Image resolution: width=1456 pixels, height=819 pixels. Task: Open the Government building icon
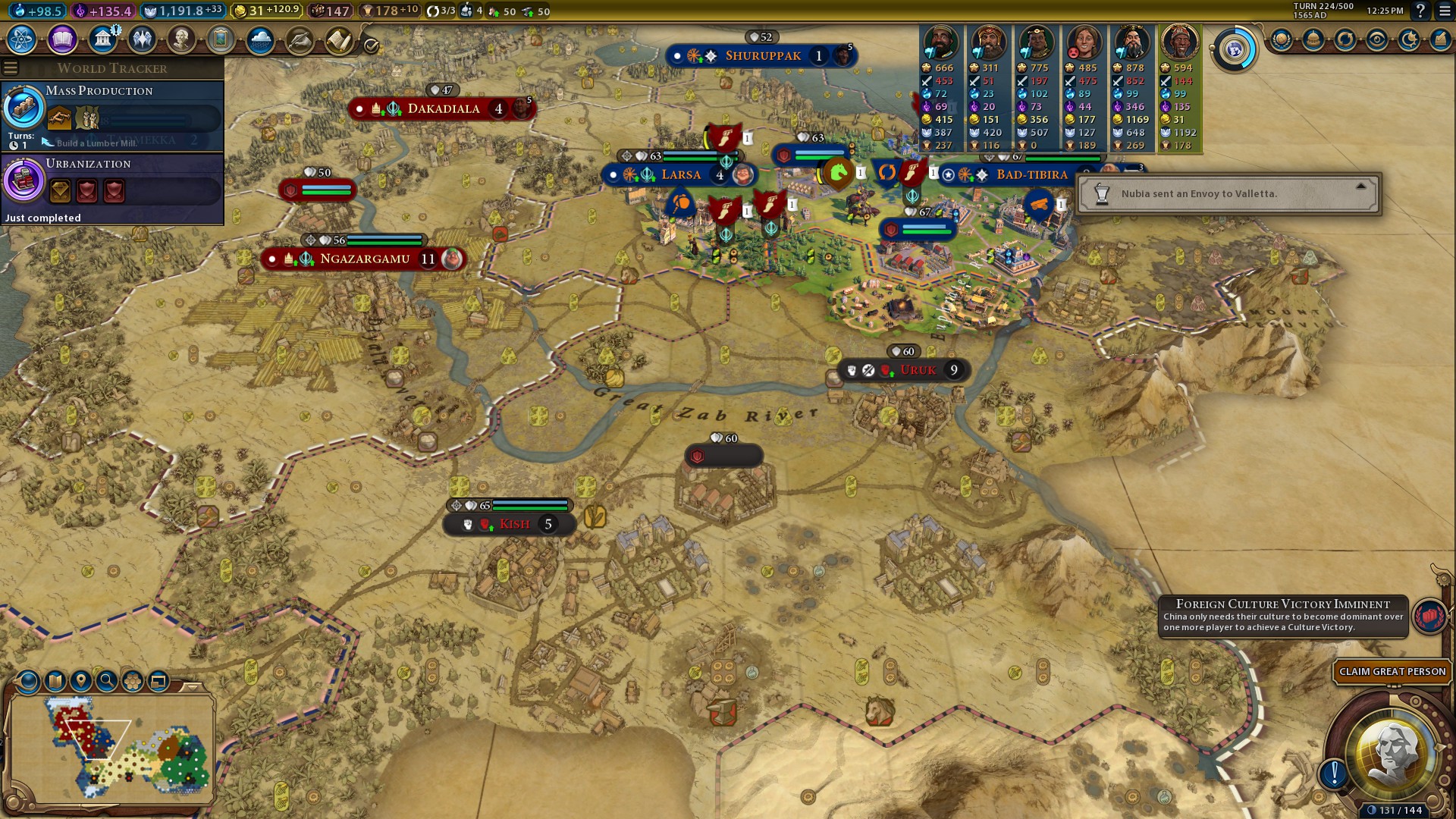tap(102, 39)
